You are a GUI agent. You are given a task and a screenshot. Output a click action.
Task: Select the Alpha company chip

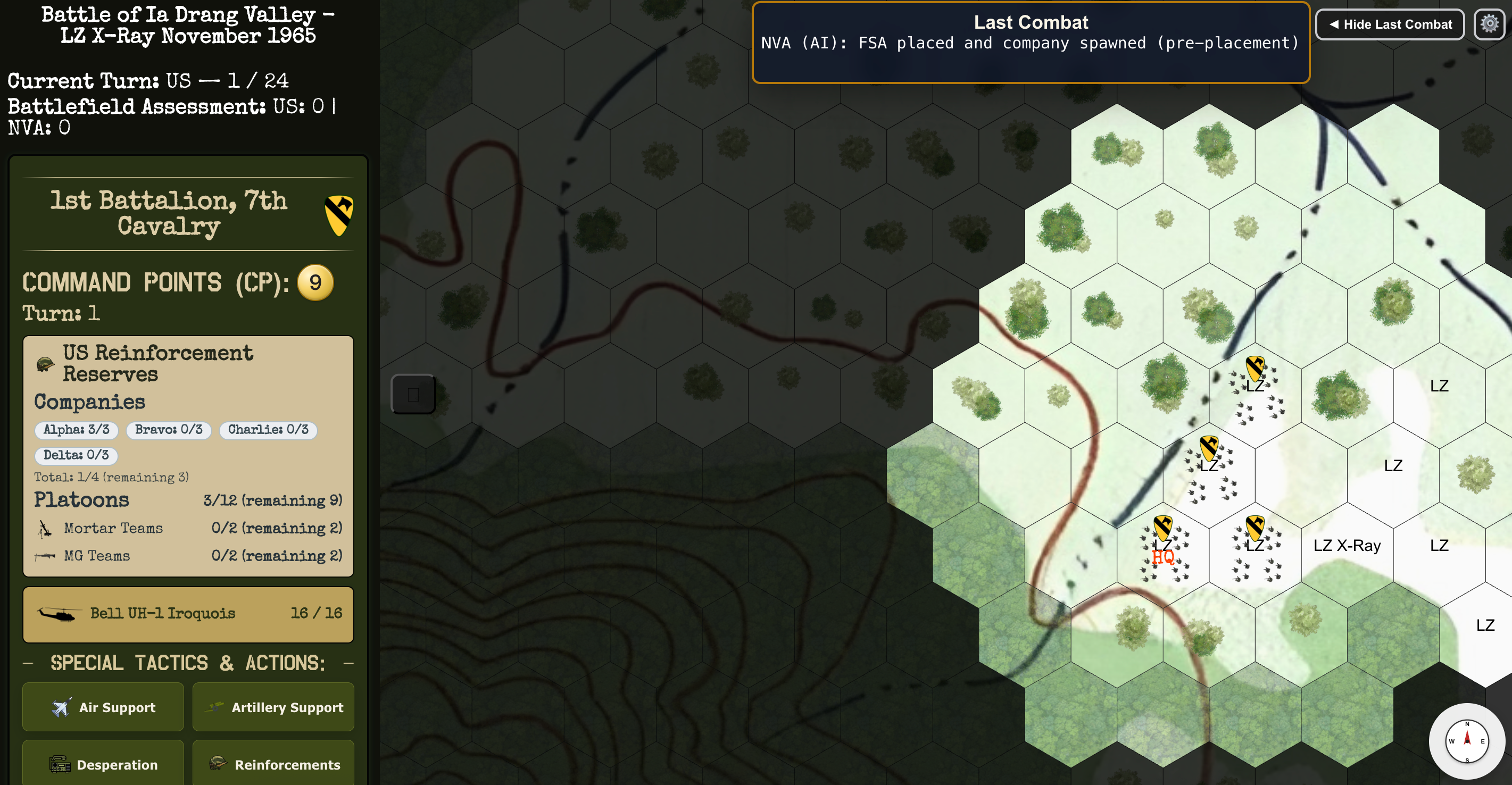[x=76, y=429]
